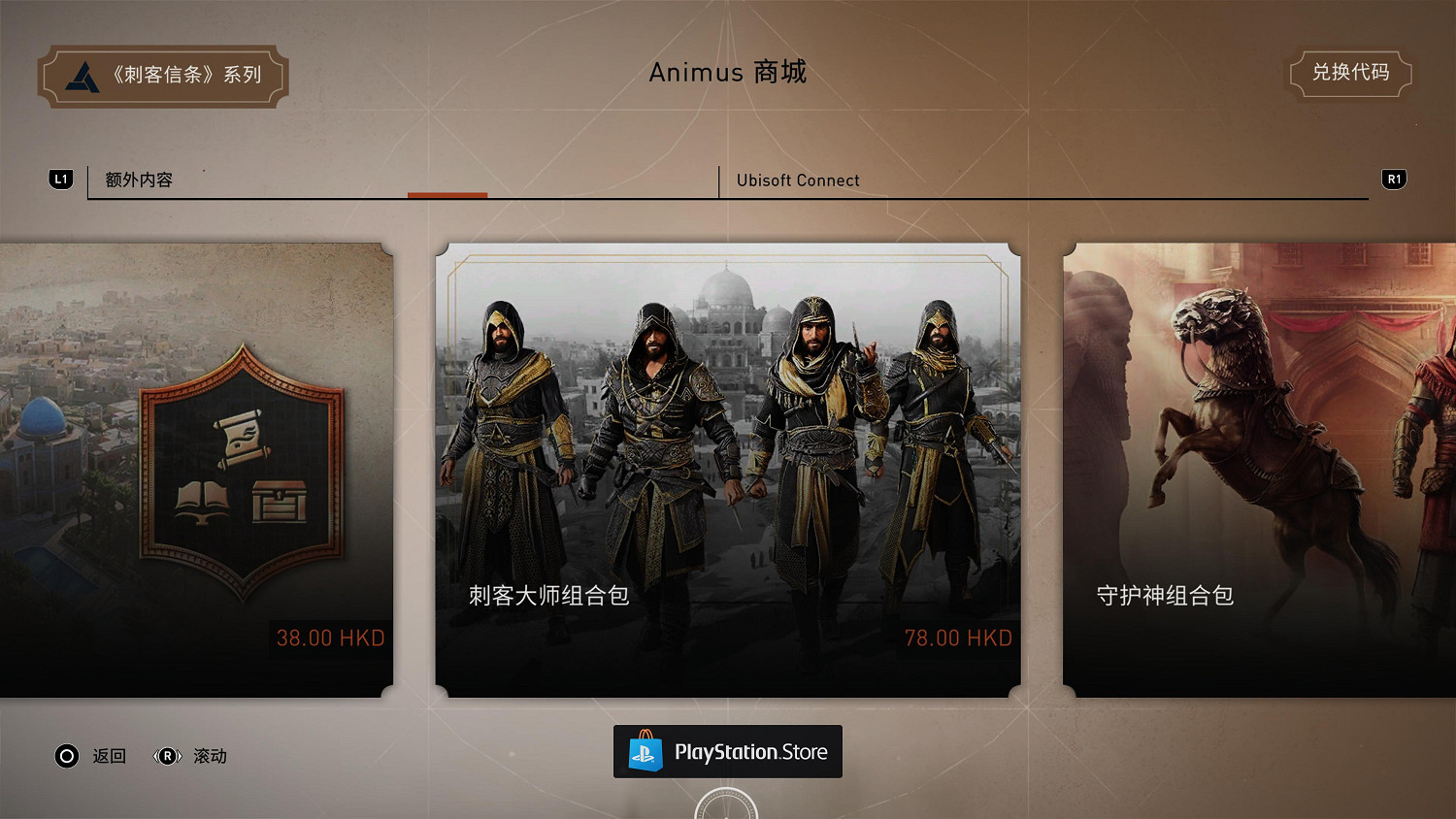Click the R1 shoulder button icon

[x=1395, y=179]
